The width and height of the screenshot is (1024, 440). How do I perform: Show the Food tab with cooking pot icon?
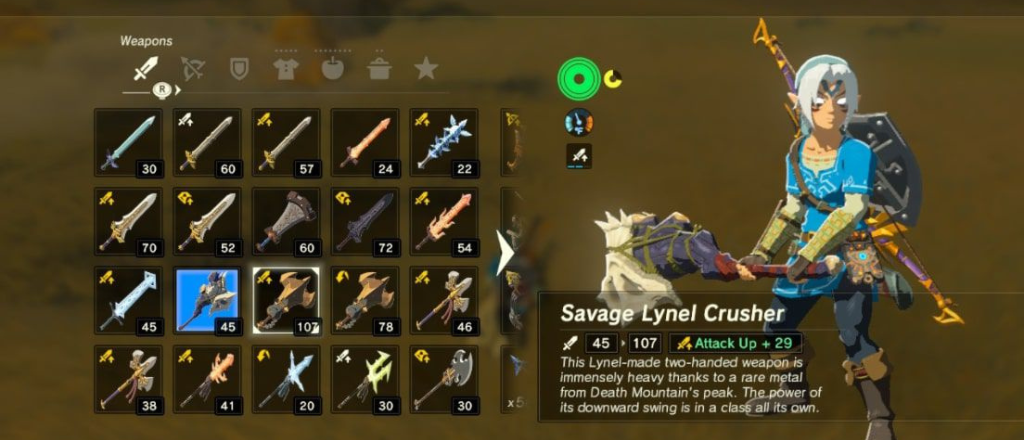point(379,68)
